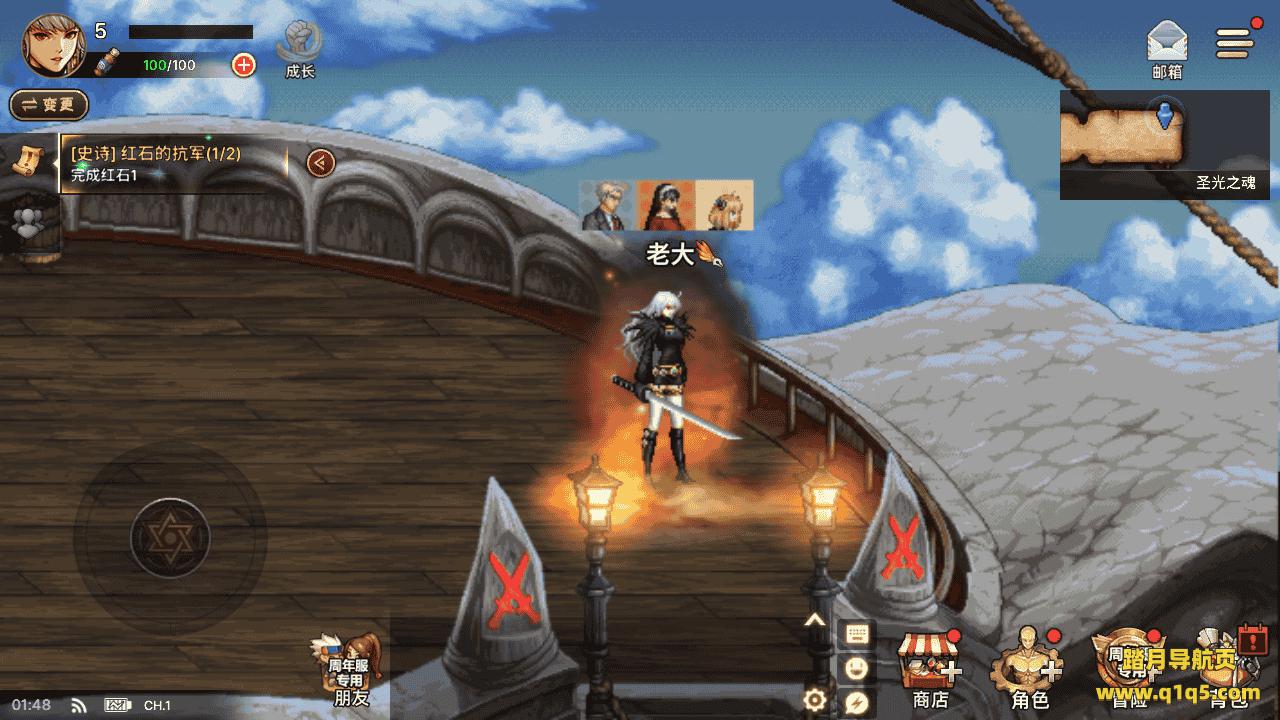The image size is (1280, 720).
Task: Open the chat keyboard button
Action: pyautogui.click(x=857, y=634)
